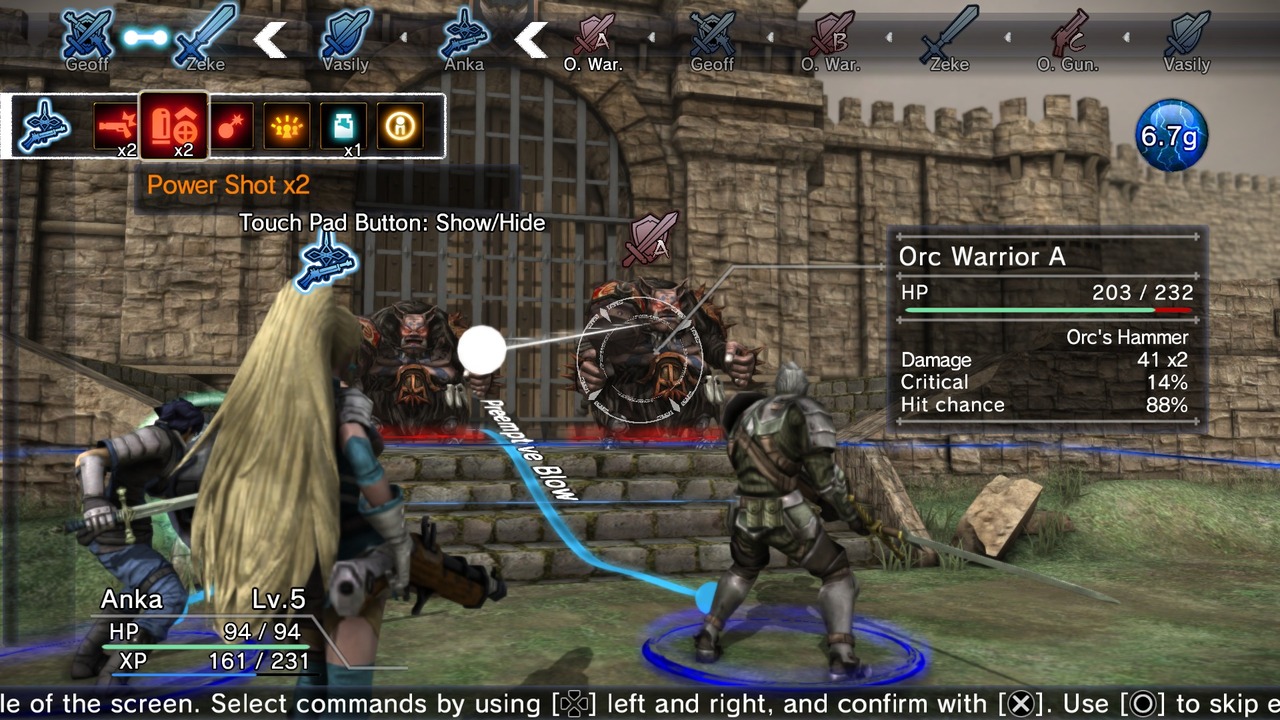
Task: Open the rally skill command
Action: point(285,124)
